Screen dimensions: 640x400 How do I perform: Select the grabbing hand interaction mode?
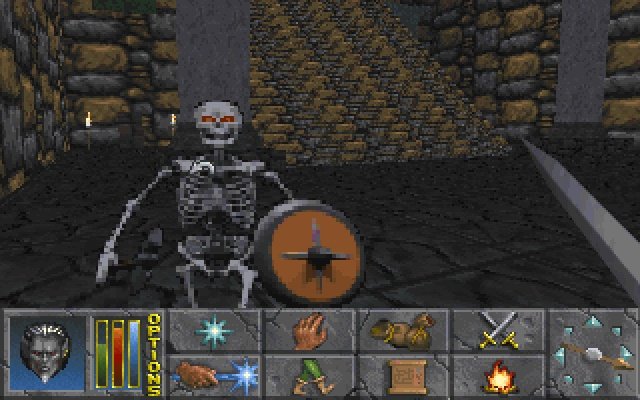(308, 330)
